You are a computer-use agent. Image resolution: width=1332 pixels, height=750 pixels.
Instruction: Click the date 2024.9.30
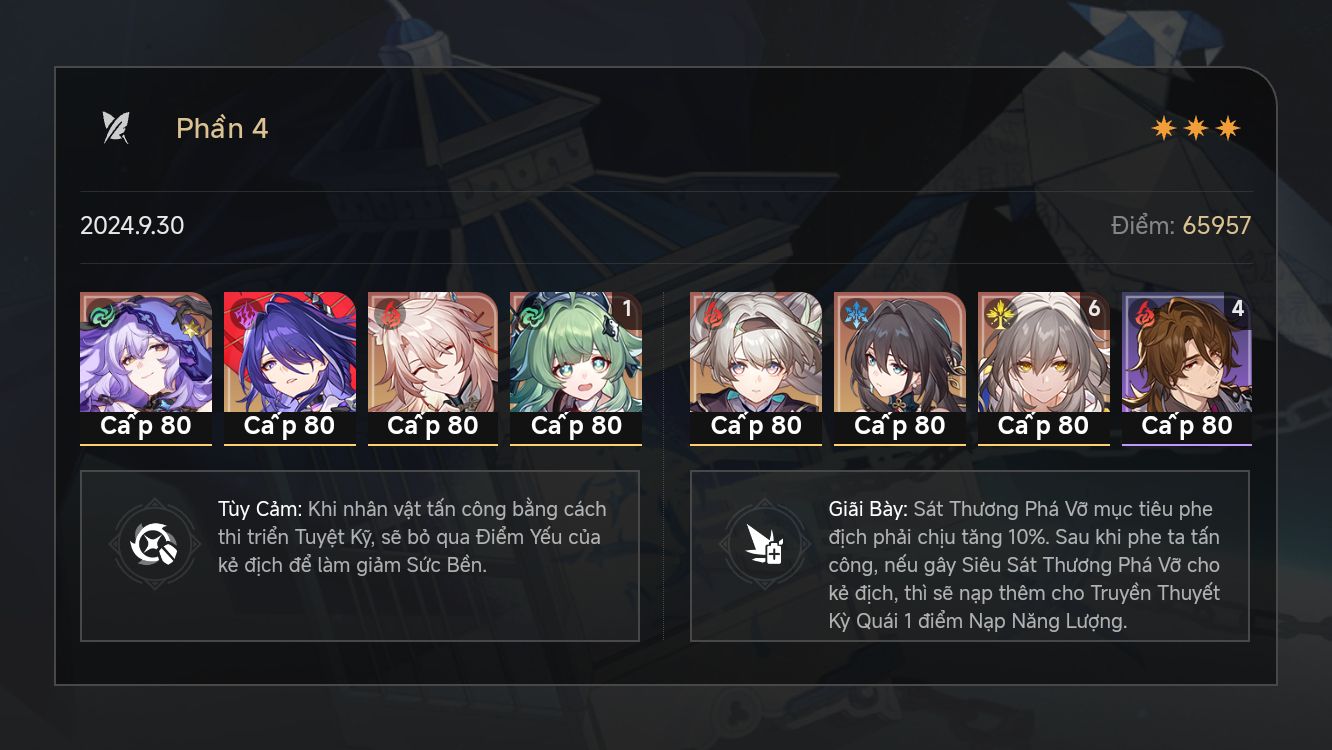132,225
